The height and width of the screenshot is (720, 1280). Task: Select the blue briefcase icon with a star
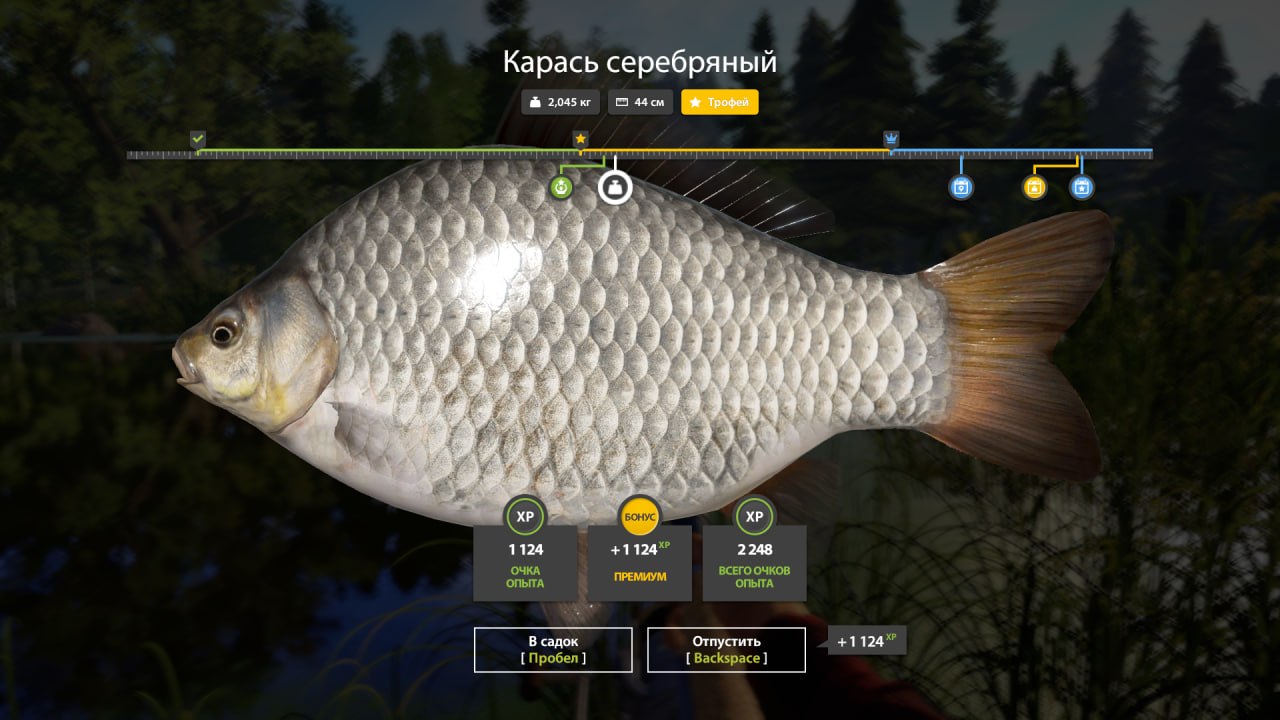pos(1082,187)
